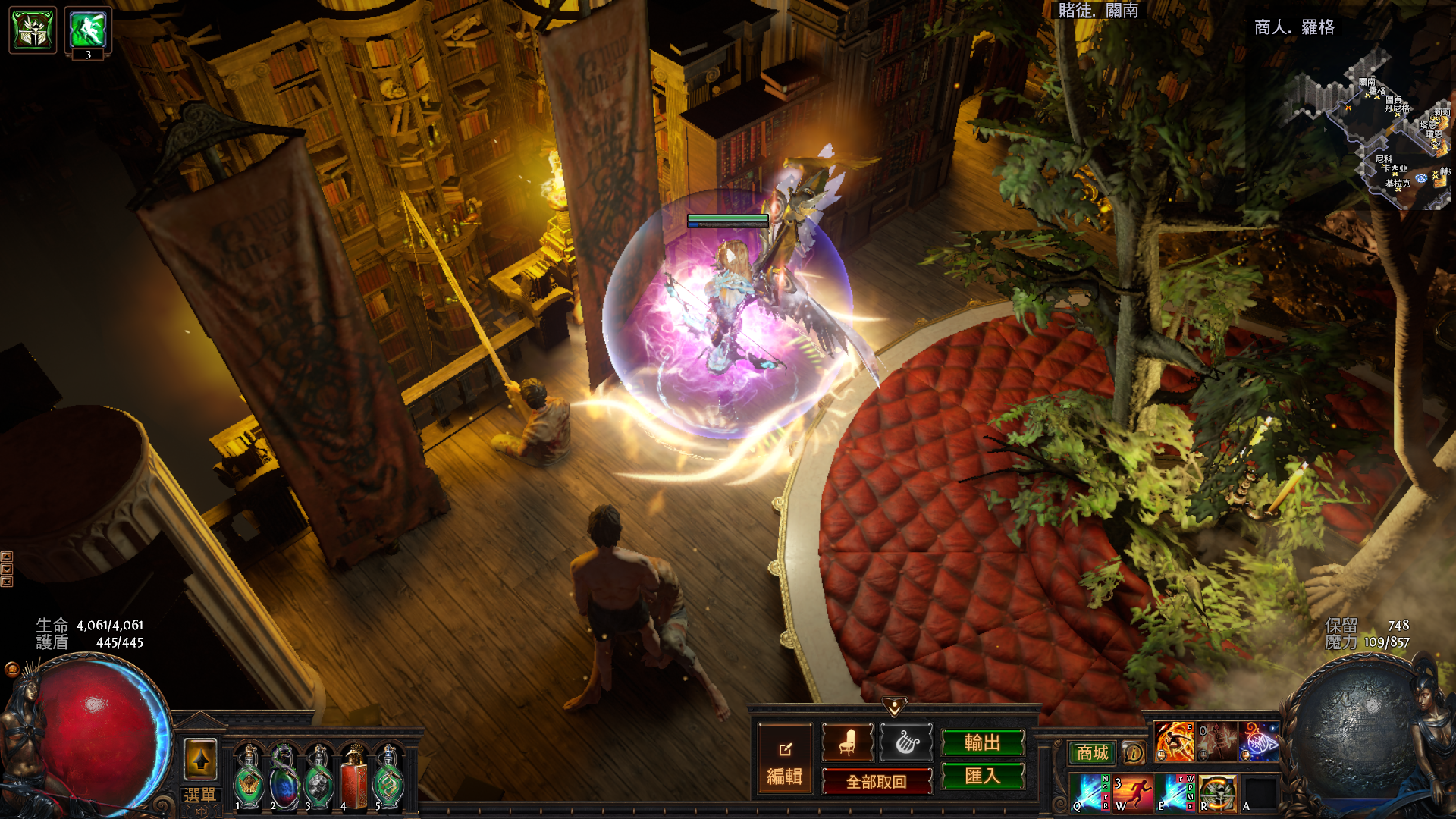Click the round info icon beside 商城
Viewport: 1456px width, 819px height.
[1134, 753]
